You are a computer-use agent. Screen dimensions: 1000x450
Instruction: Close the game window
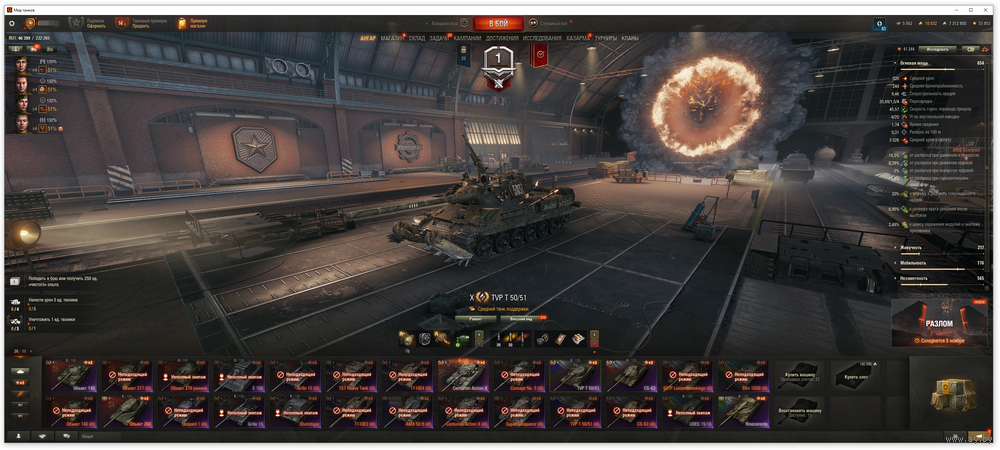986,9
